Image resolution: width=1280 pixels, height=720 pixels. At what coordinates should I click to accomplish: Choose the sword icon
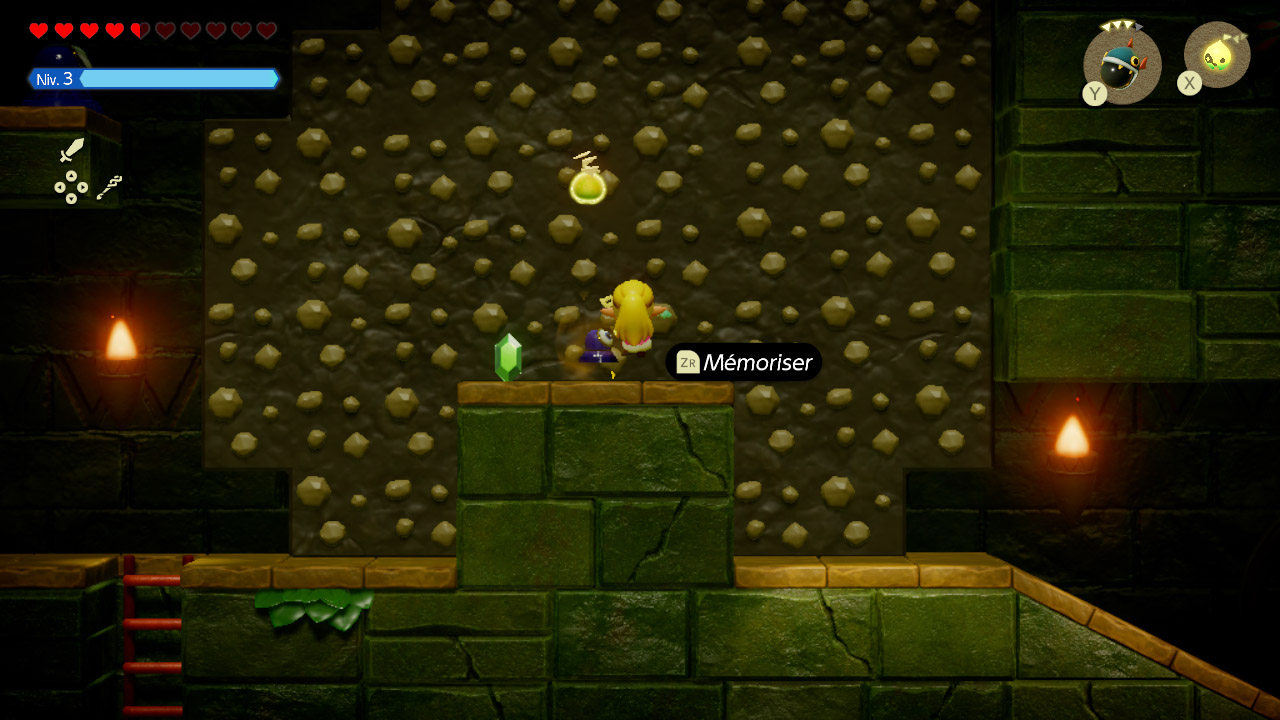(x=71, y=151)
